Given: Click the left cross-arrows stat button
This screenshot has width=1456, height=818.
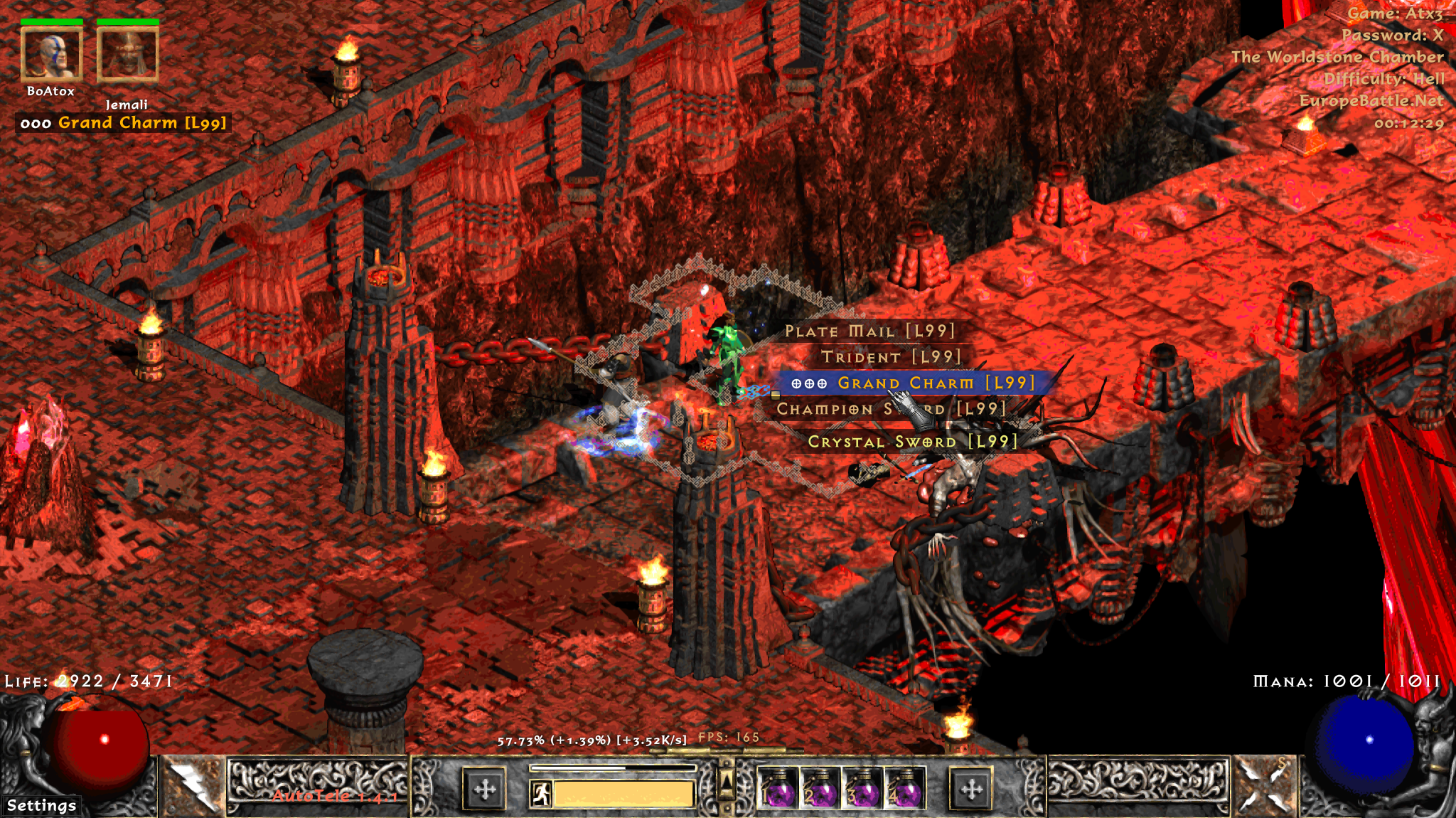Looking at the screenshot, I should click(x=485, y=789).
